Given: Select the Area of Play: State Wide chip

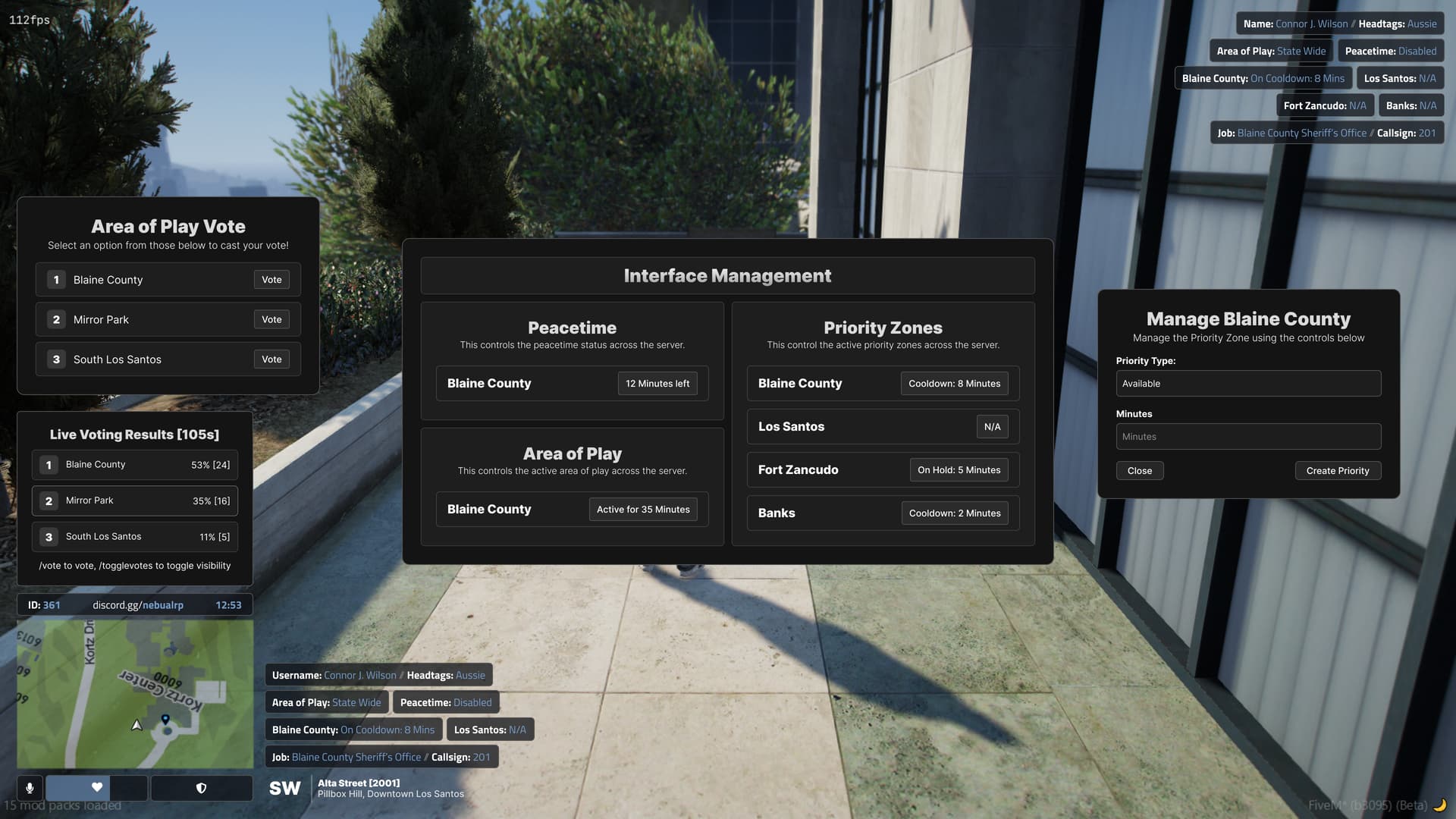Looking at the screenshot, I should click(327, 702).
